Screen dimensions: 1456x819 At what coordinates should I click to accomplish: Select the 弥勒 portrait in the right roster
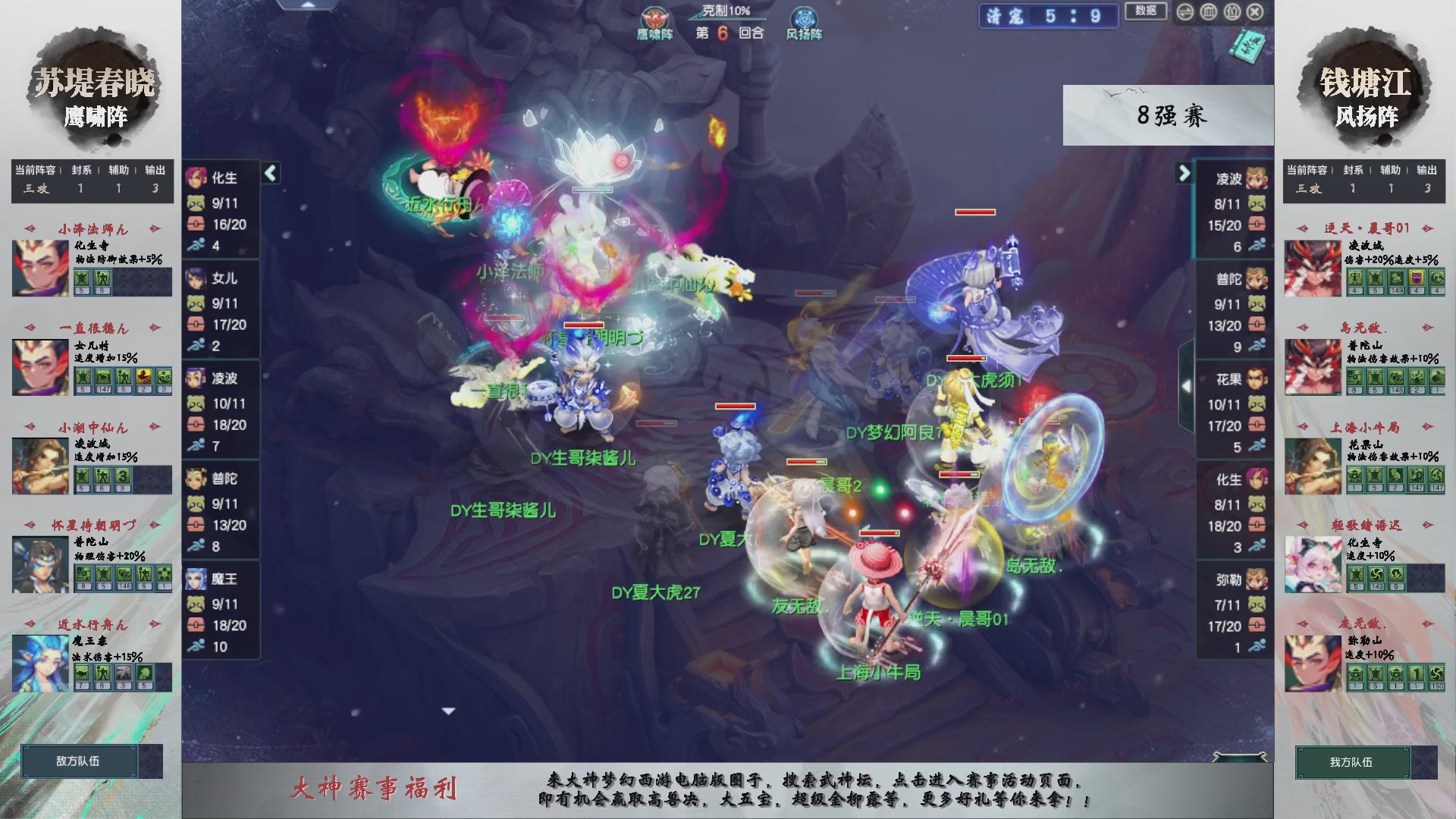point(1257,578)
